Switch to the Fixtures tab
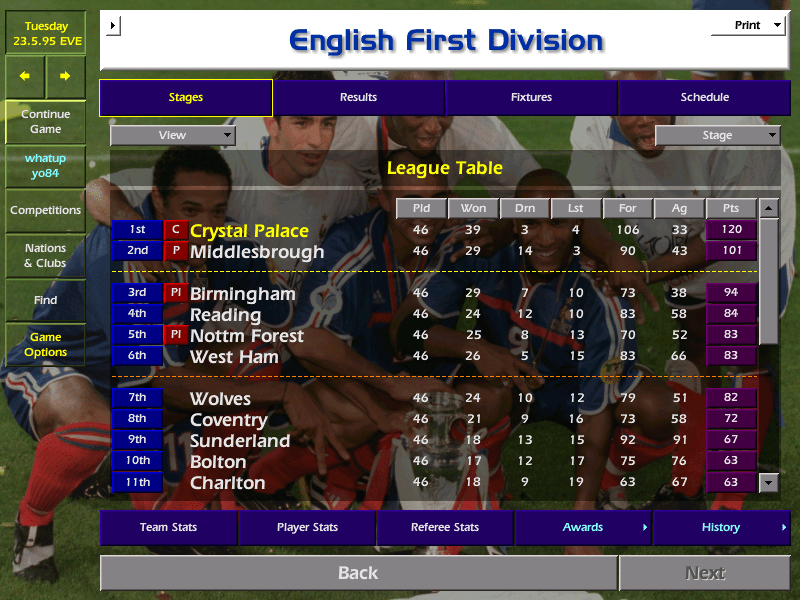Image resolution: width=800 pixels, height=600 pixels. [x=531, y=97]
